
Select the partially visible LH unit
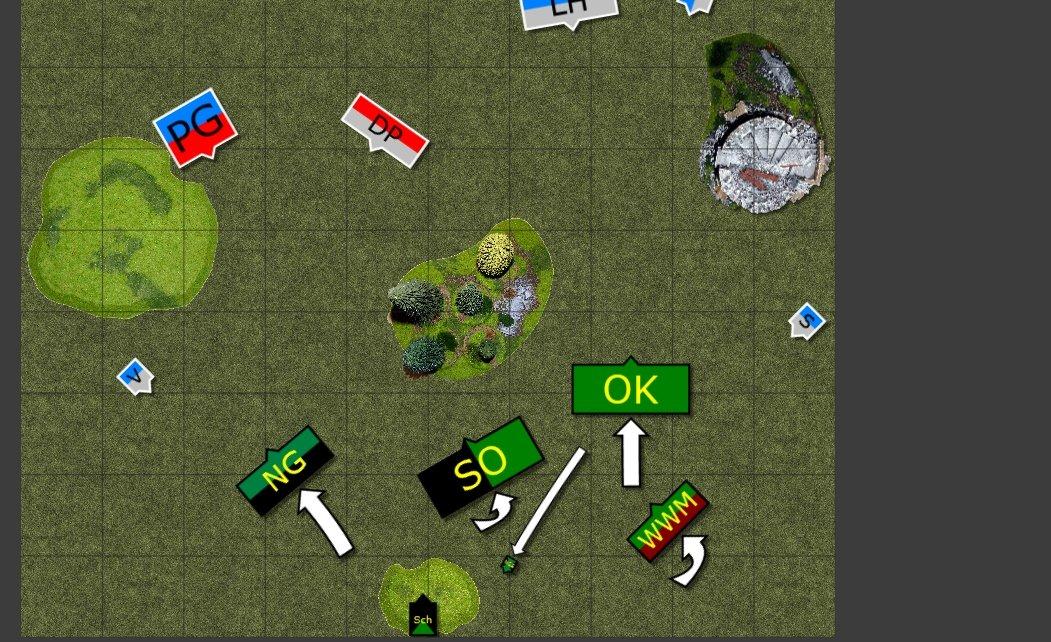(x=568, y=11)
